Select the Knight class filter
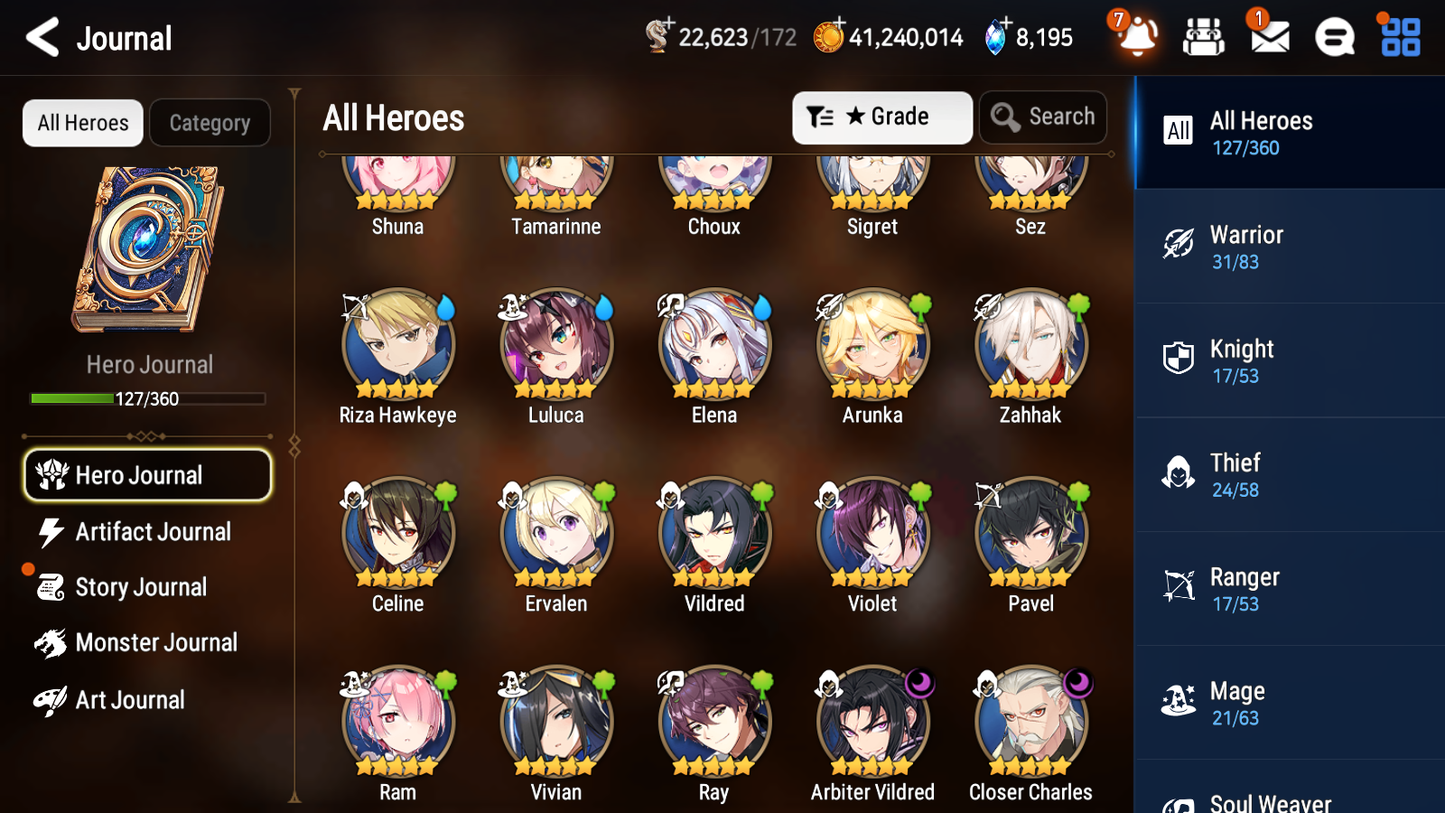 coord(1178,359)
